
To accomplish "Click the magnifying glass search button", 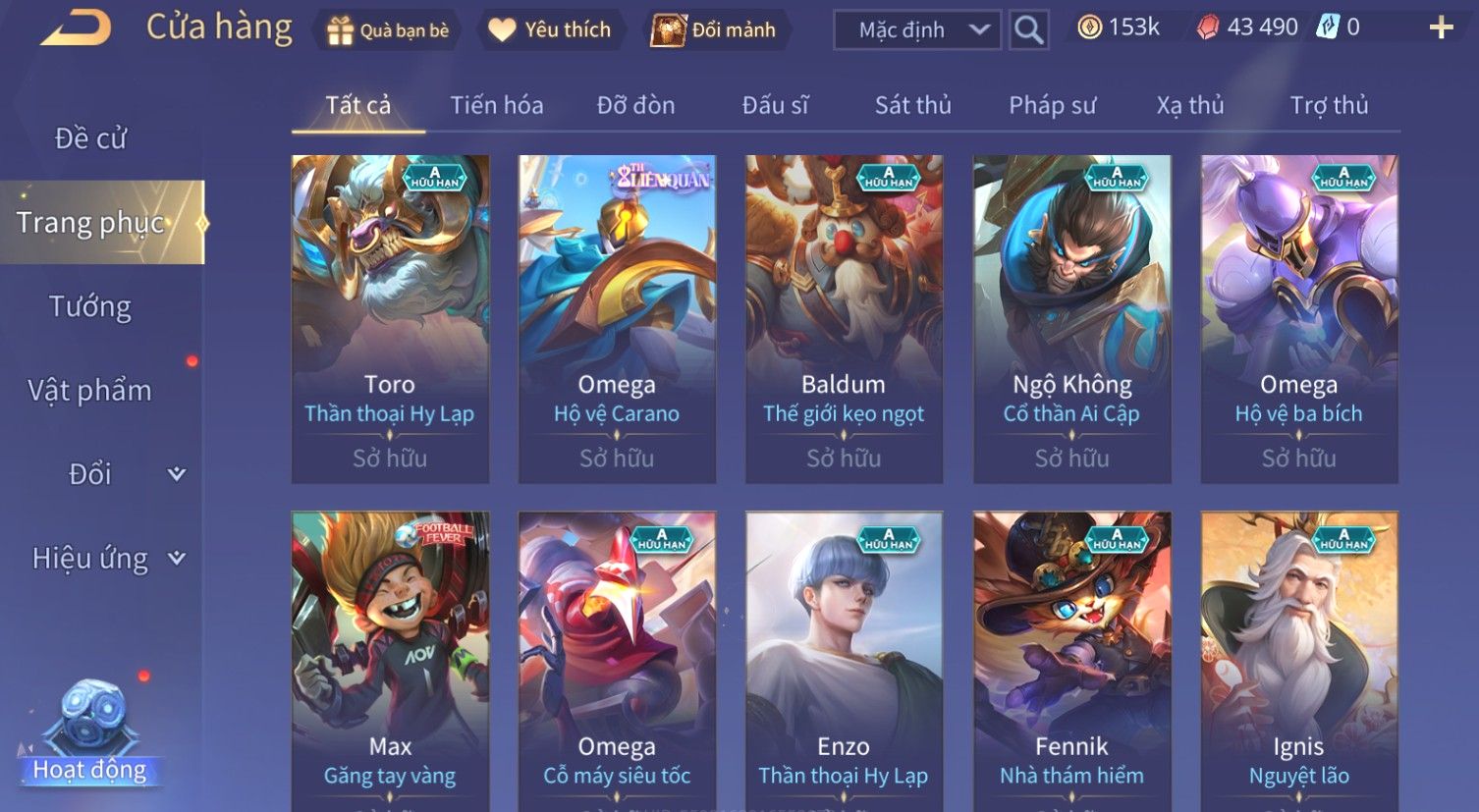I will tap(1028, 30).
